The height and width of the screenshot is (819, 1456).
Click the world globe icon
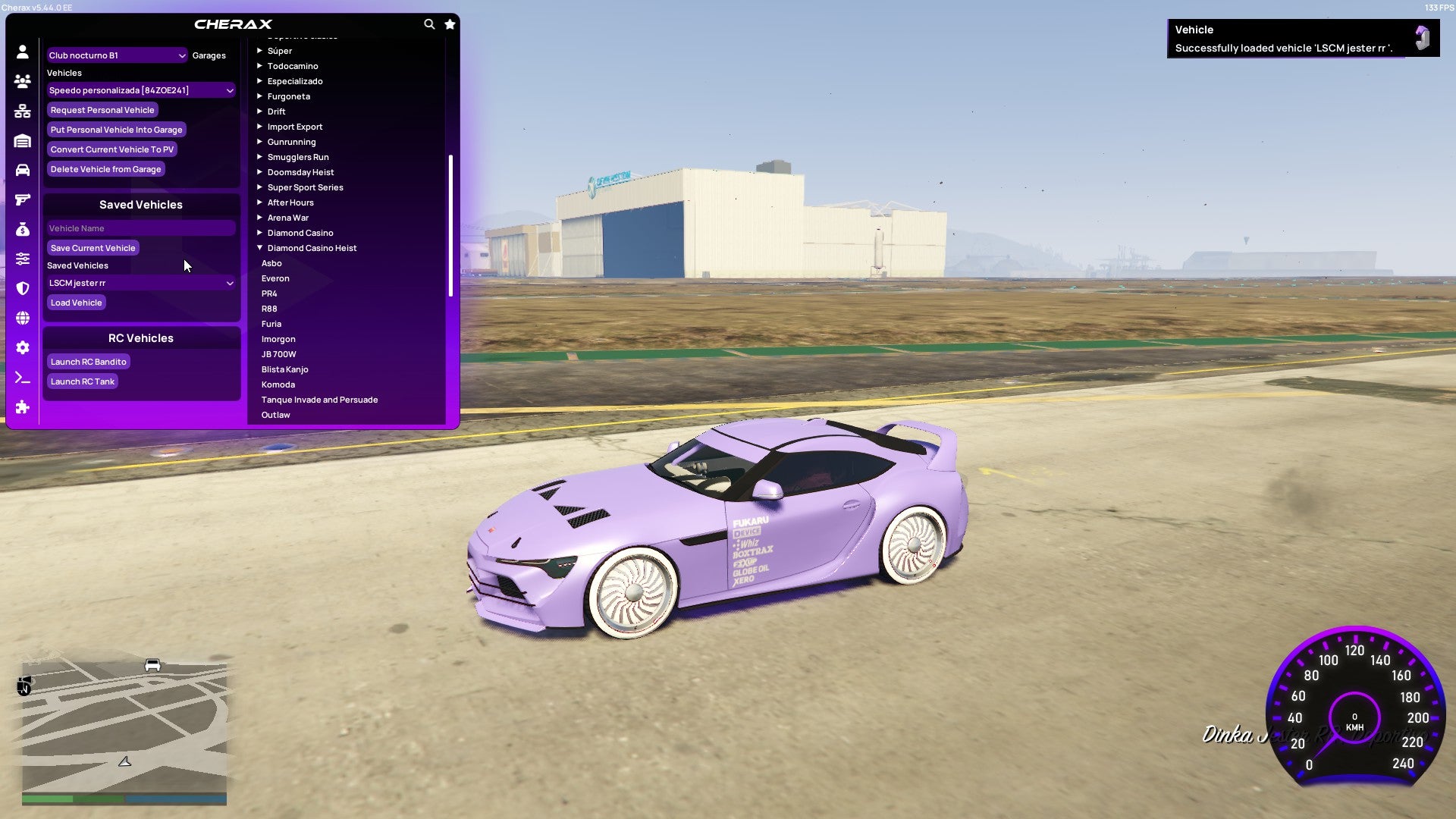pos(23,318)
